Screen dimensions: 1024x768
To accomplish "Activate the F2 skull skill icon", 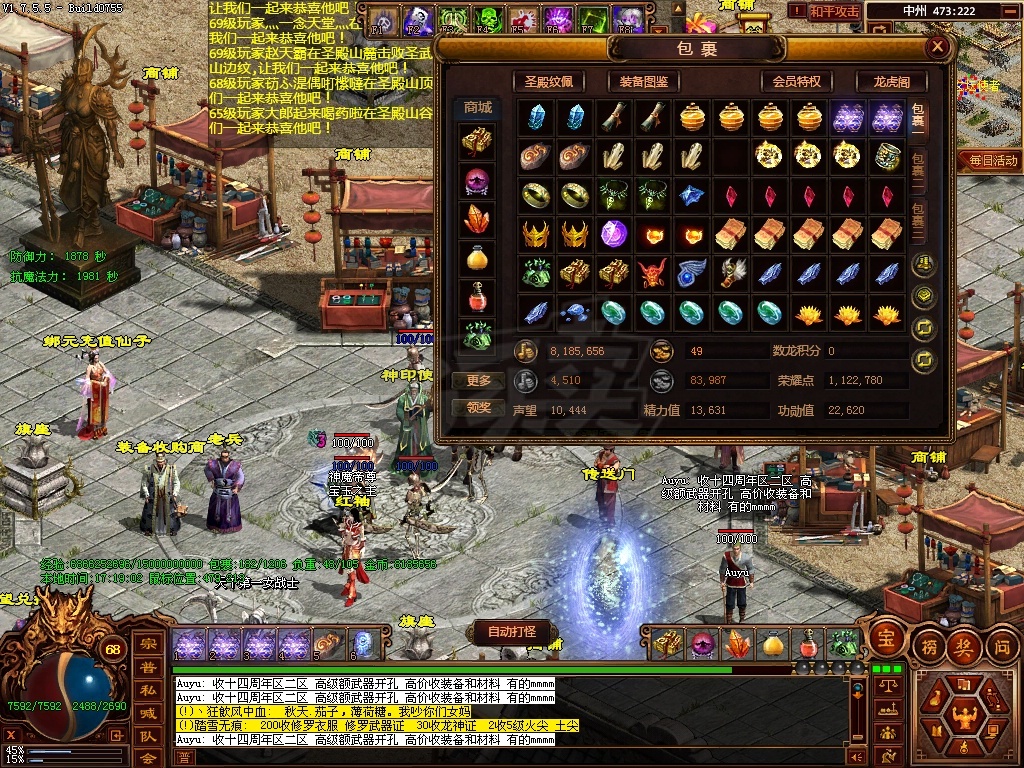I will 416,20.
